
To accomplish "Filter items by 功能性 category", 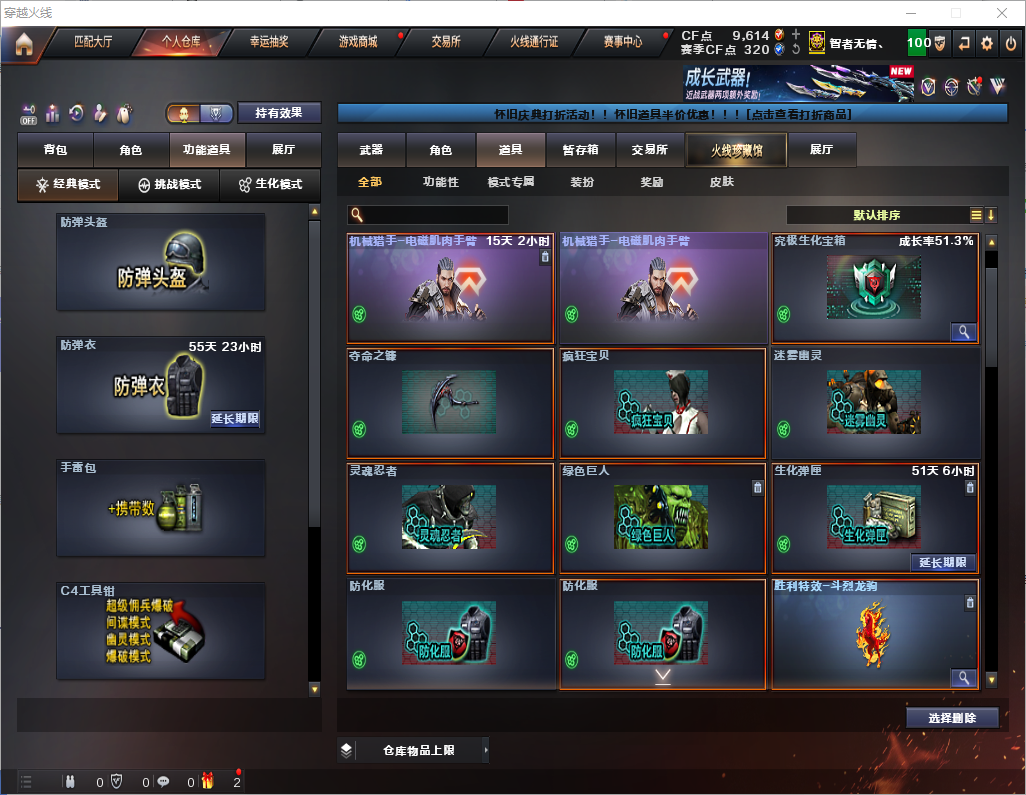I will (440, 182).
